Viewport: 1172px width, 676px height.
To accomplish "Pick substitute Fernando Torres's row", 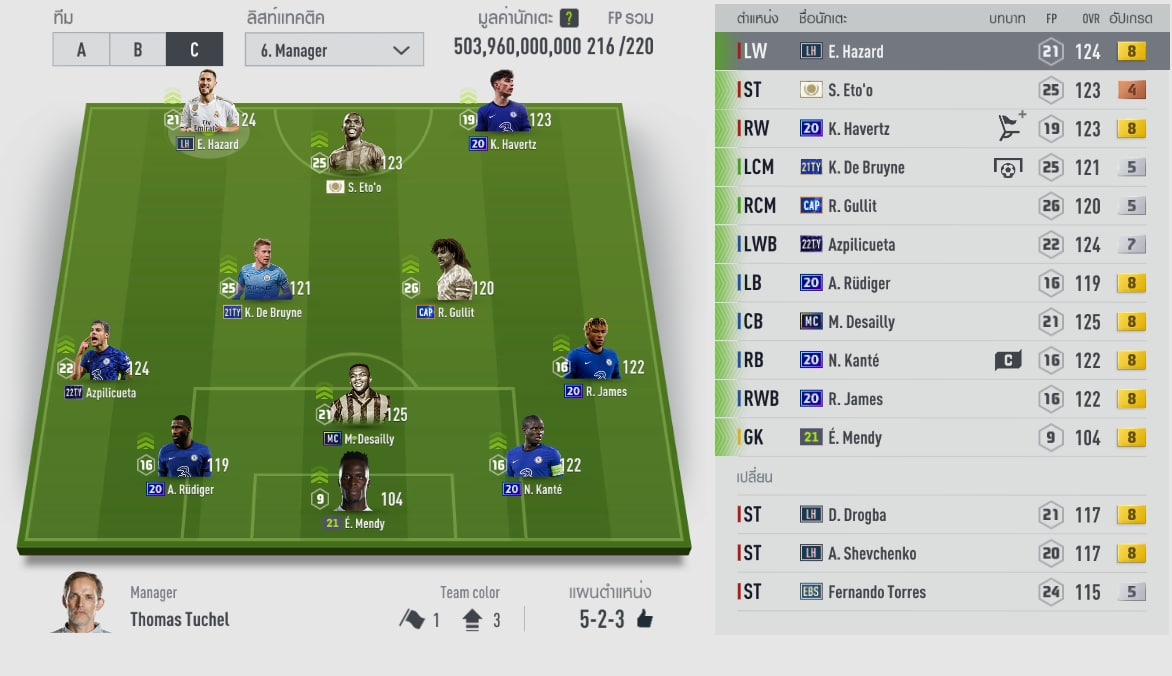I will tap(940, 592).
